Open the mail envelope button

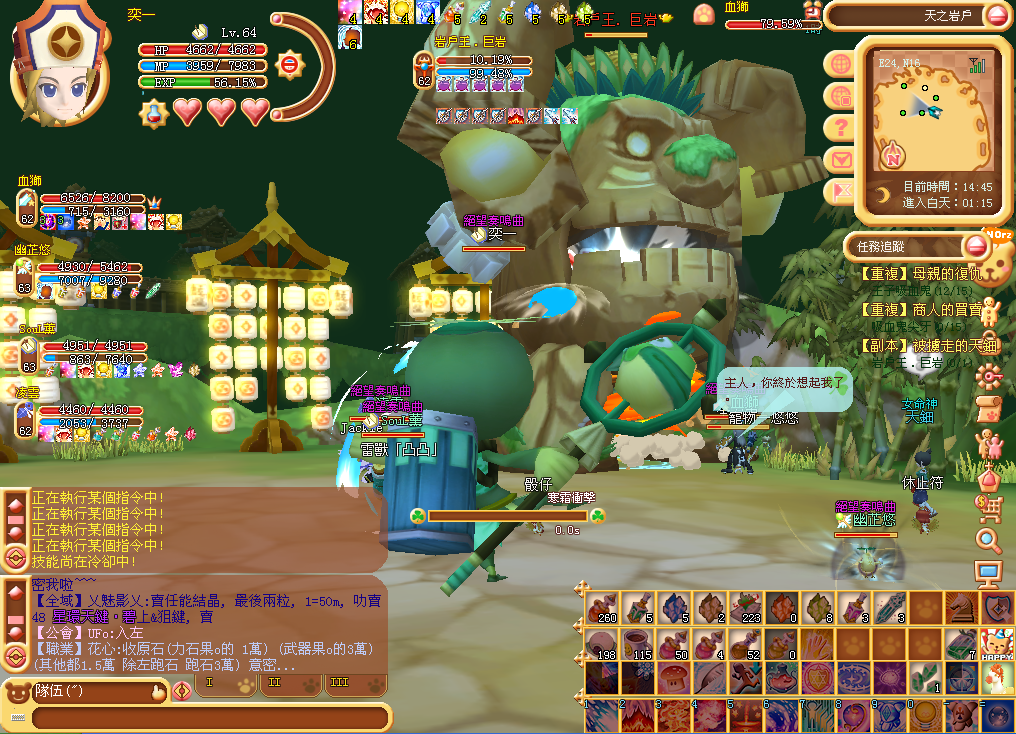841,159
